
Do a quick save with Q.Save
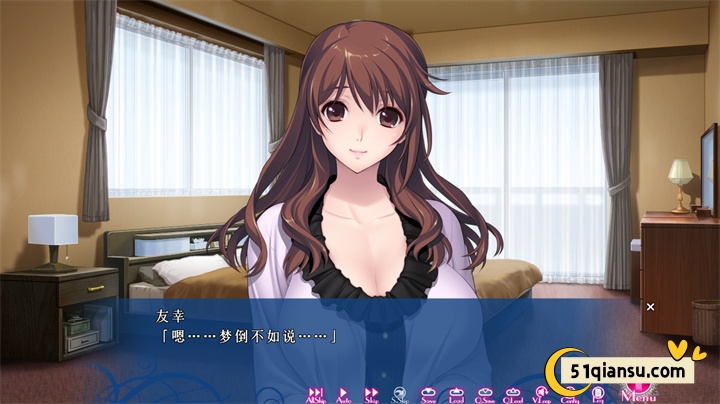click(485, 394)
